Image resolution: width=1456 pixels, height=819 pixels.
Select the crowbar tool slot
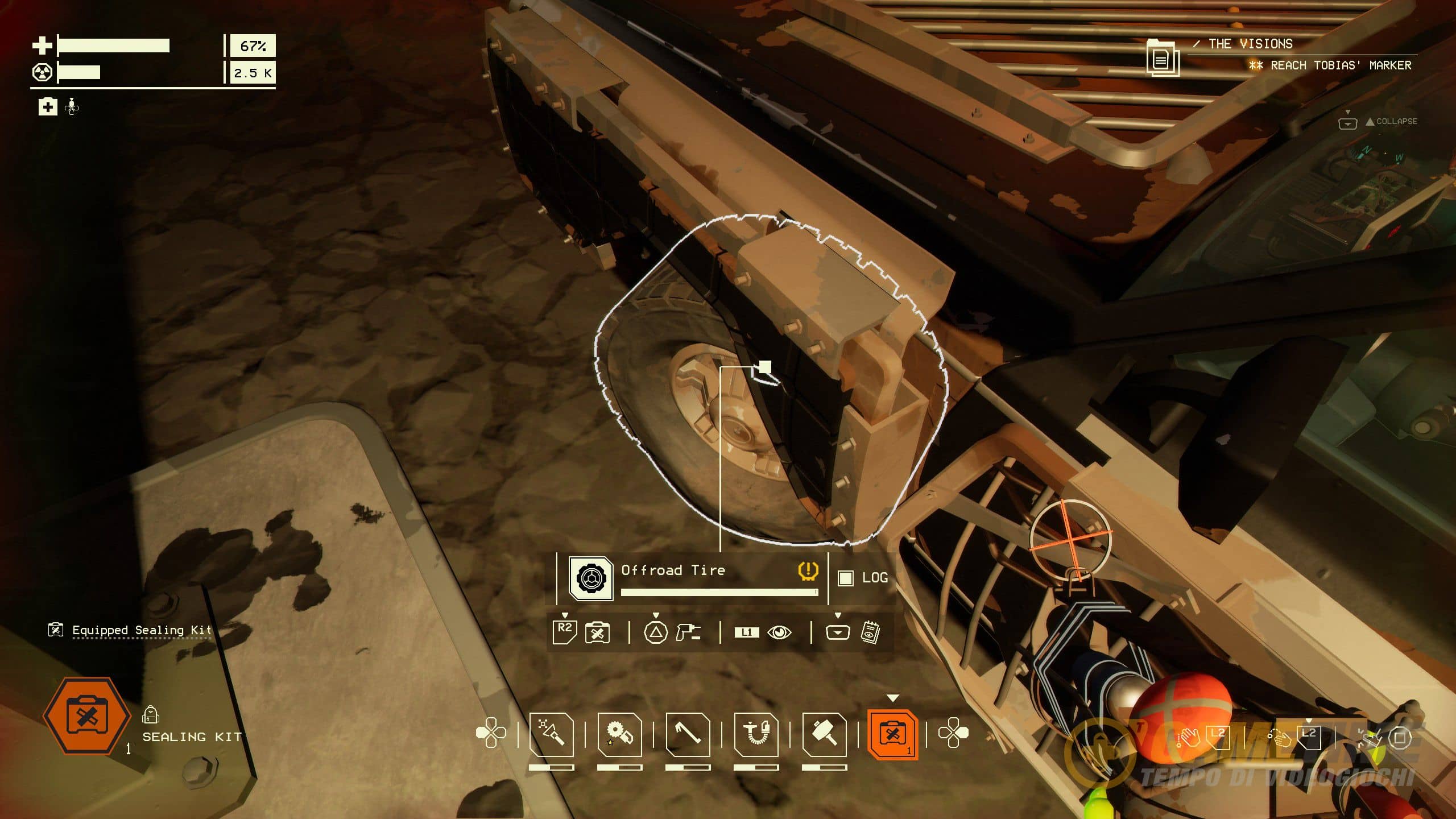[688, 735]
